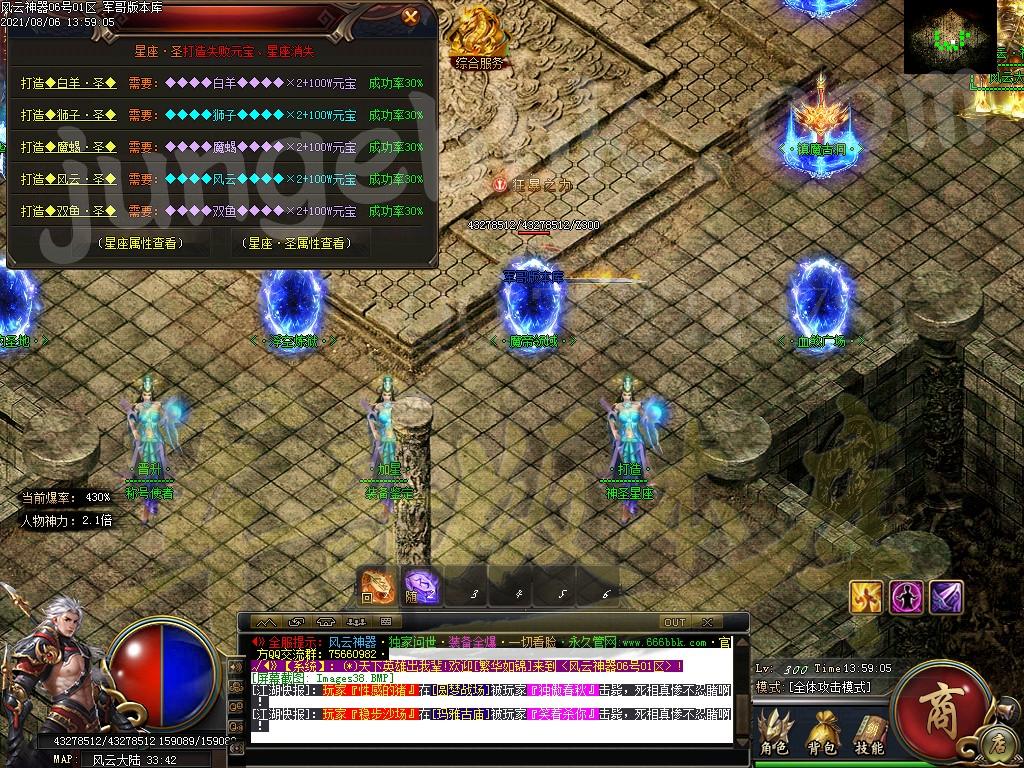This screenshot has width=1024, height=768.
Task: Use the 回 return scroll hotbar slot
Action: (x=378, y=587)
